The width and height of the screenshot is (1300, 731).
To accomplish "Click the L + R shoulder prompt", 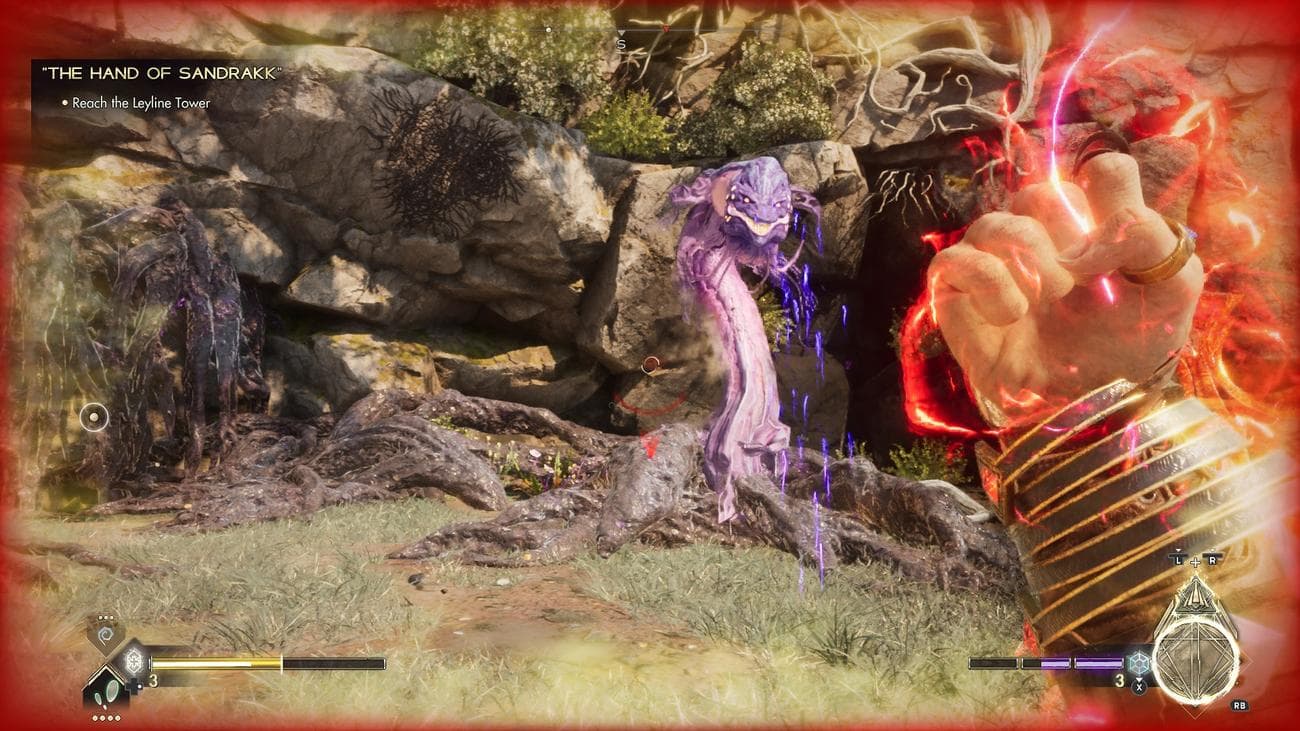I will pos(1194,561).
